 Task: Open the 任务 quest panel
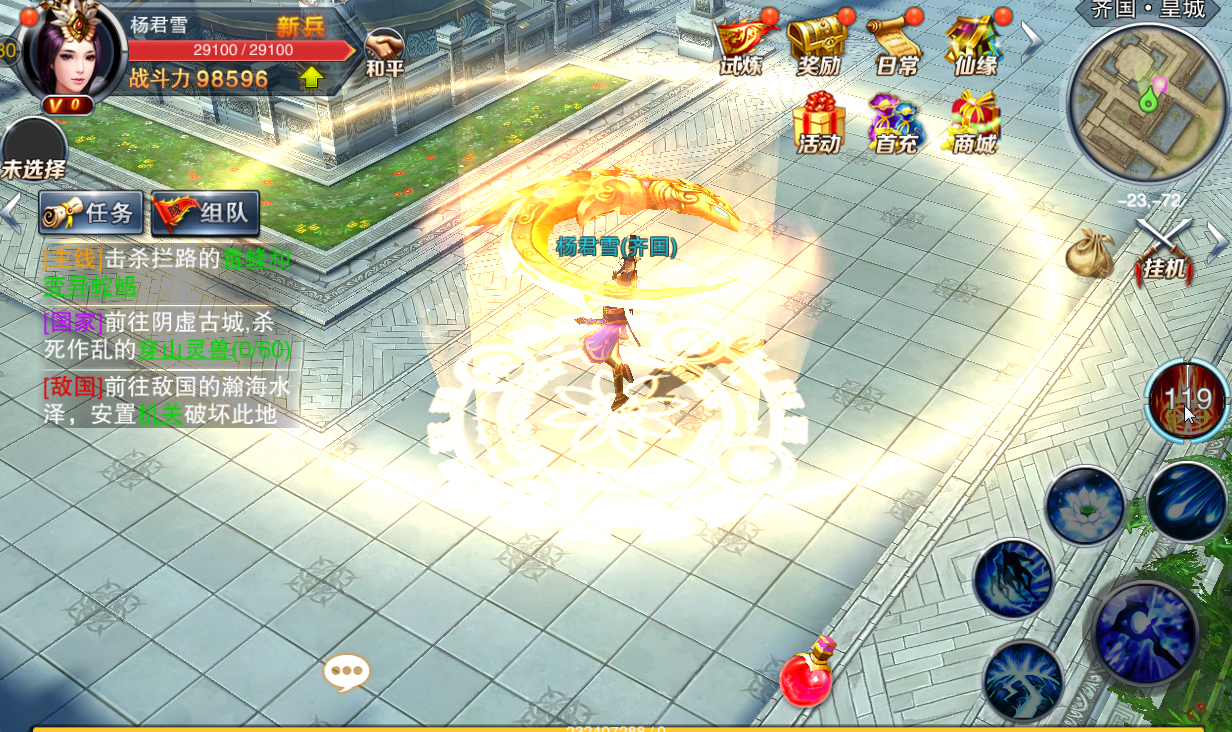coord(91,213)
